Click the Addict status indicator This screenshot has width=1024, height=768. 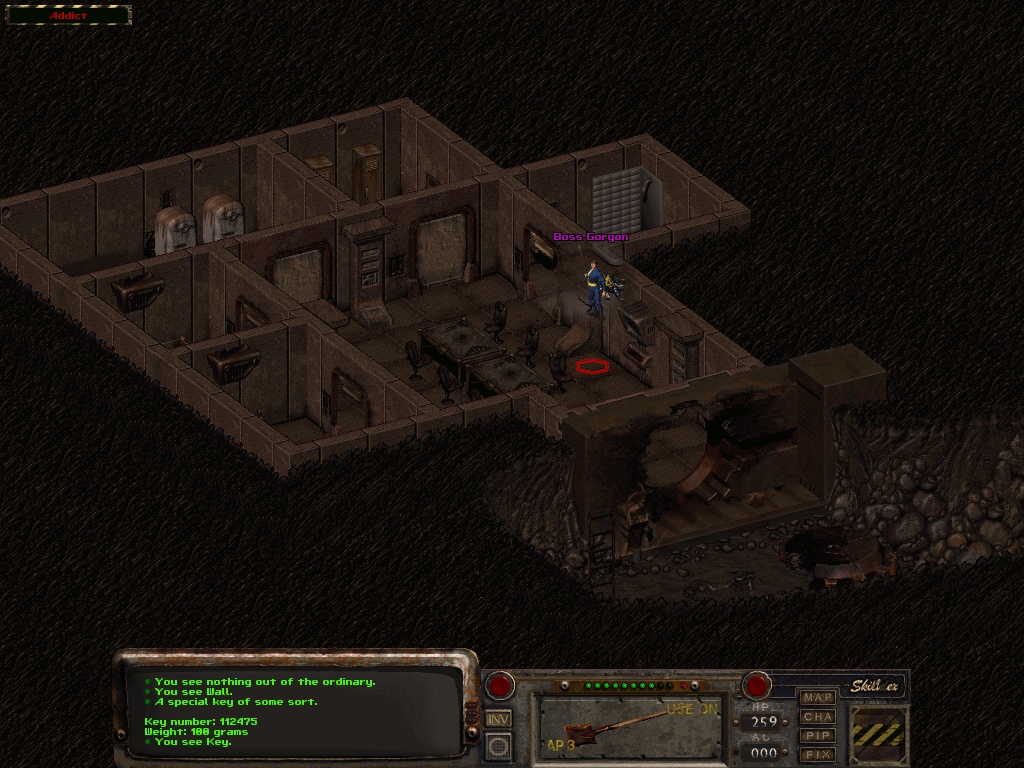69,16
